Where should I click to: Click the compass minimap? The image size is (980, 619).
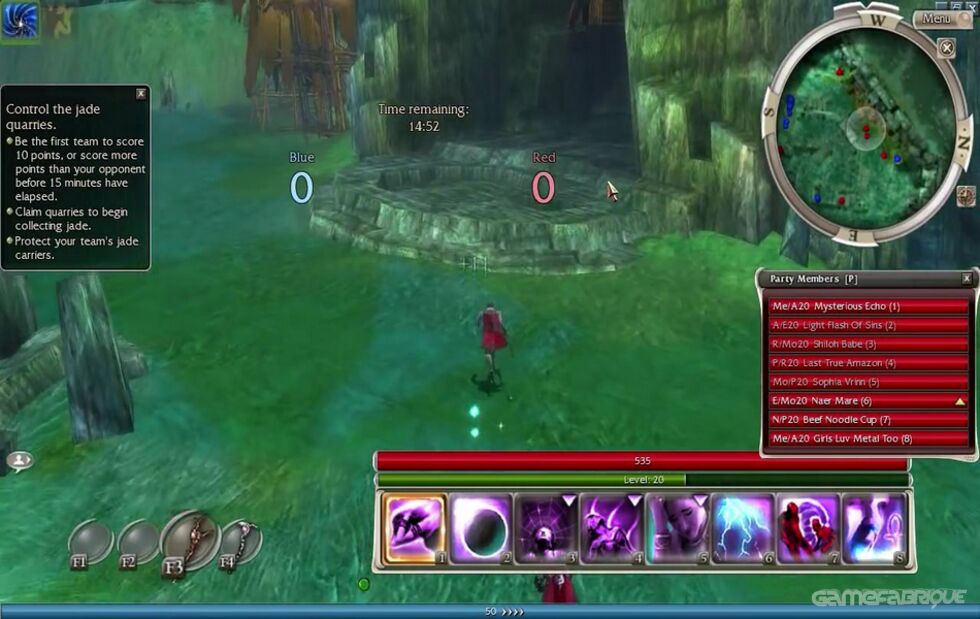click(x=865, y=125)
